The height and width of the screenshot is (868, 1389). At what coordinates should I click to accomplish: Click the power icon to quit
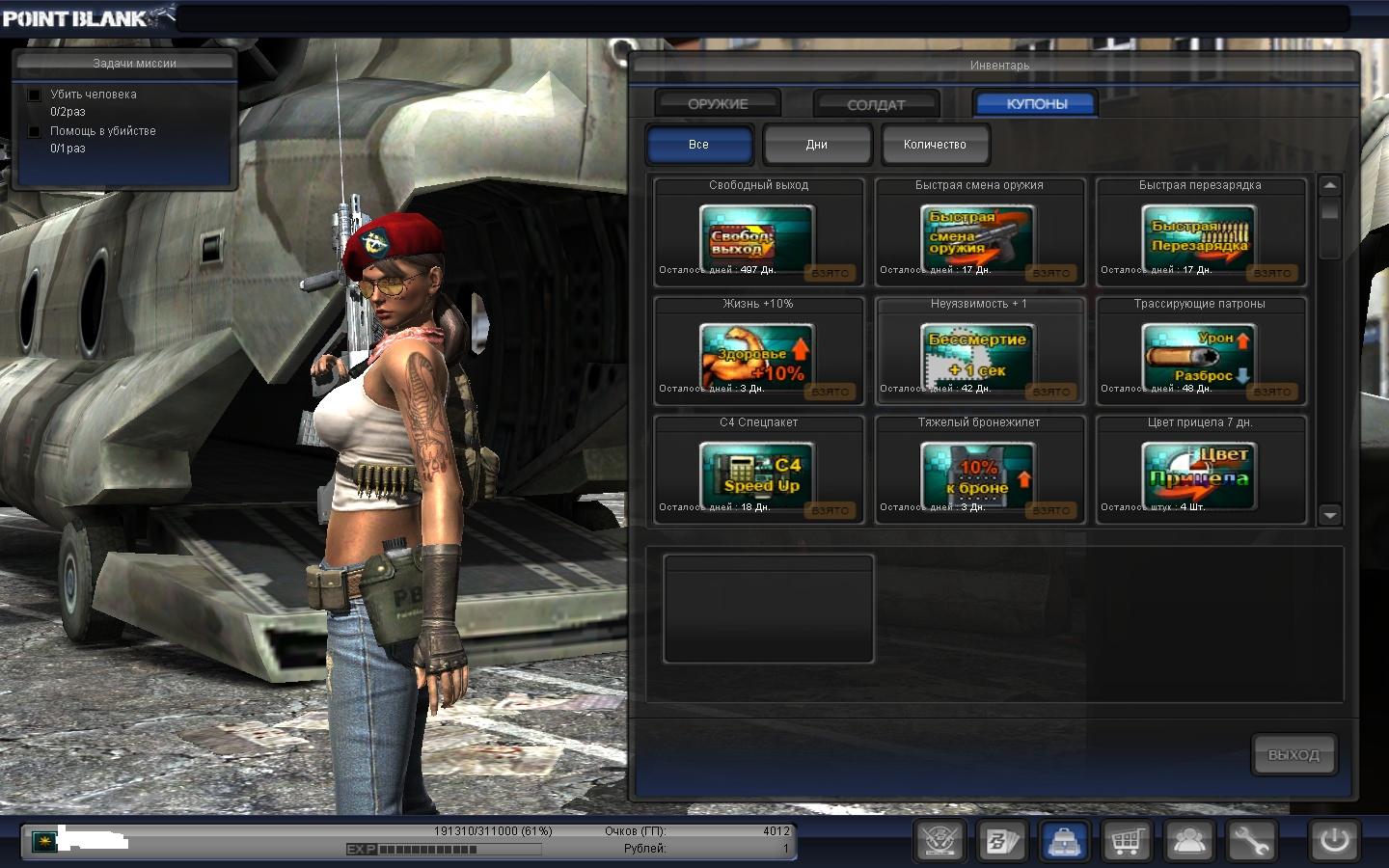1334,840
